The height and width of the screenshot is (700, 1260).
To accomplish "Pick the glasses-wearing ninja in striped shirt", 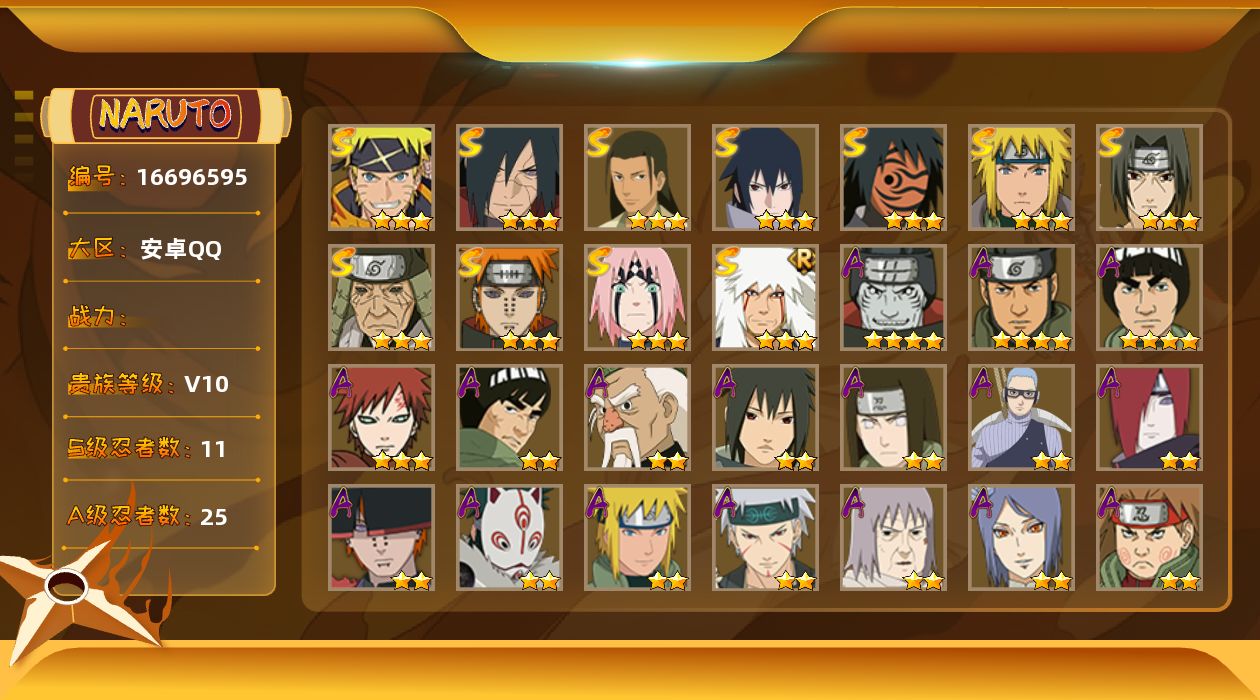I will 1021,418.
